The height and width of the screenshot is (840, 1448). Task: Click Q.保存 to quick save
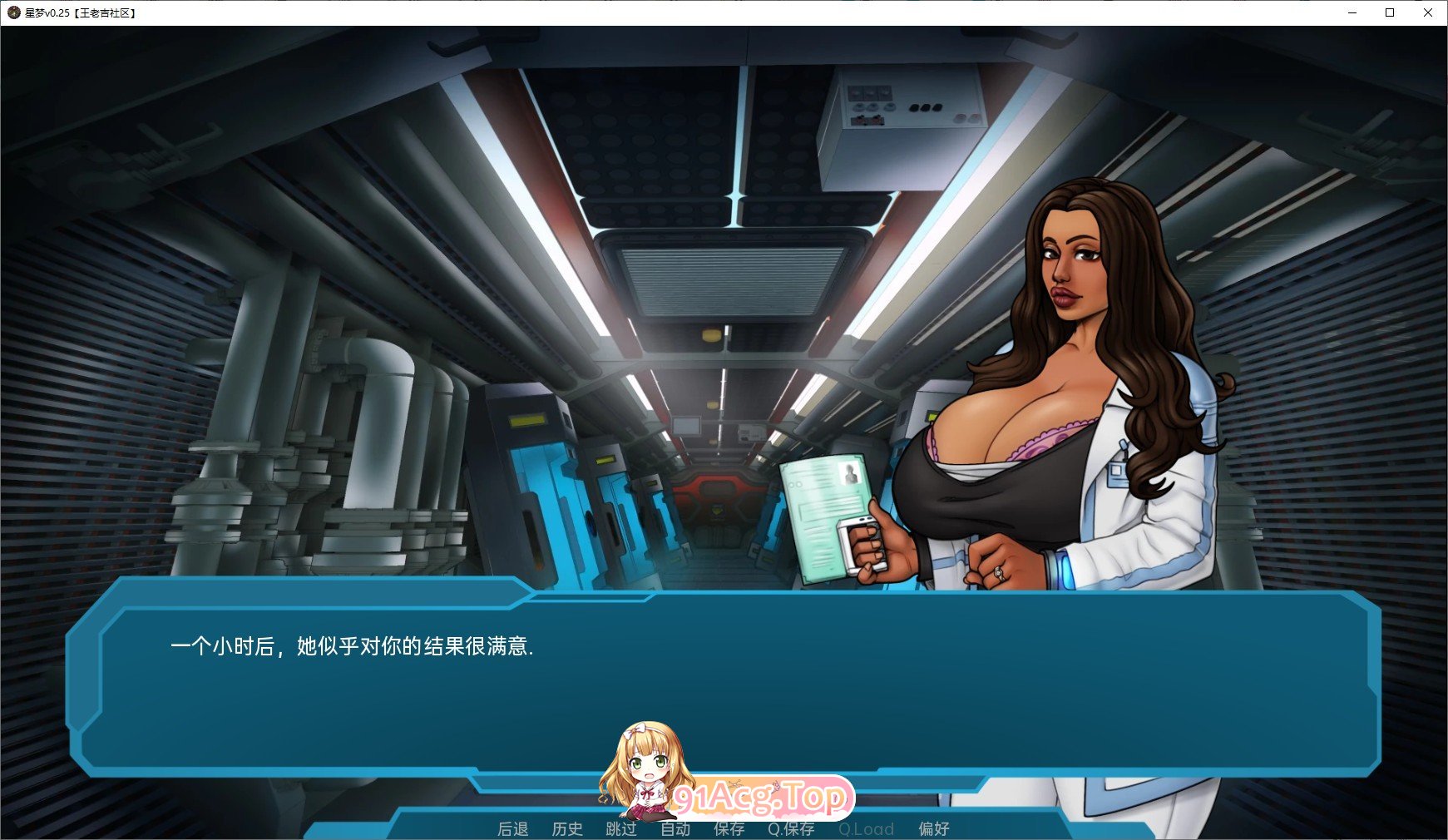click(x=791, y=828)
